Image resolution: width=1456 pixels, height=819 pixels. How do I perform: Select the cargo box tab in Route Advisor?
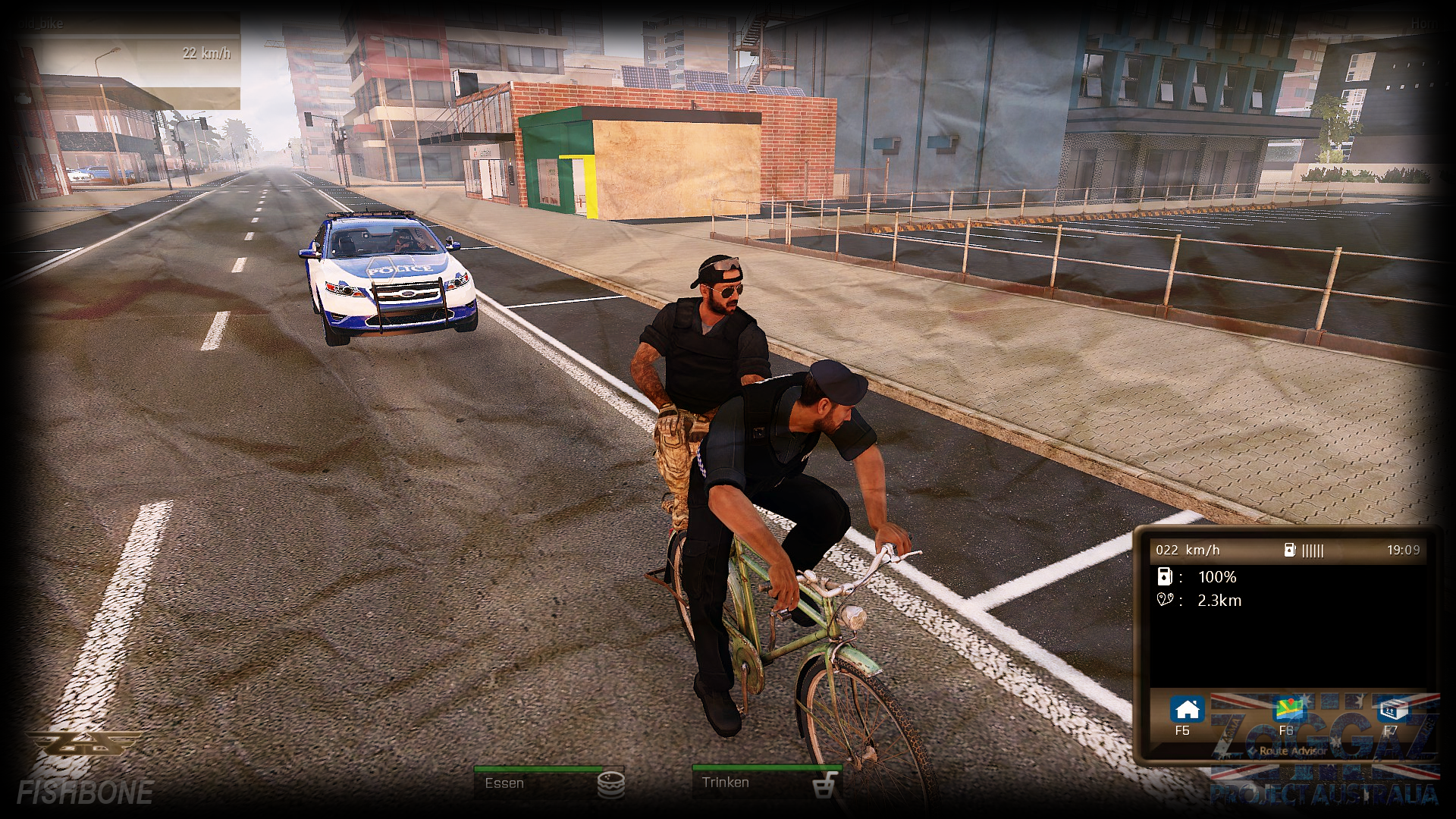pos(1391,711)
